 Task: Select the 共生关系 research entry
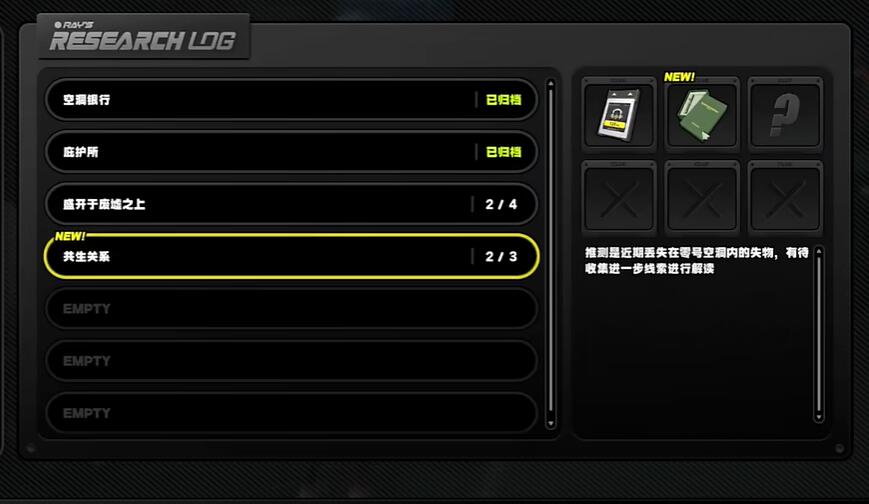(291, 257)
